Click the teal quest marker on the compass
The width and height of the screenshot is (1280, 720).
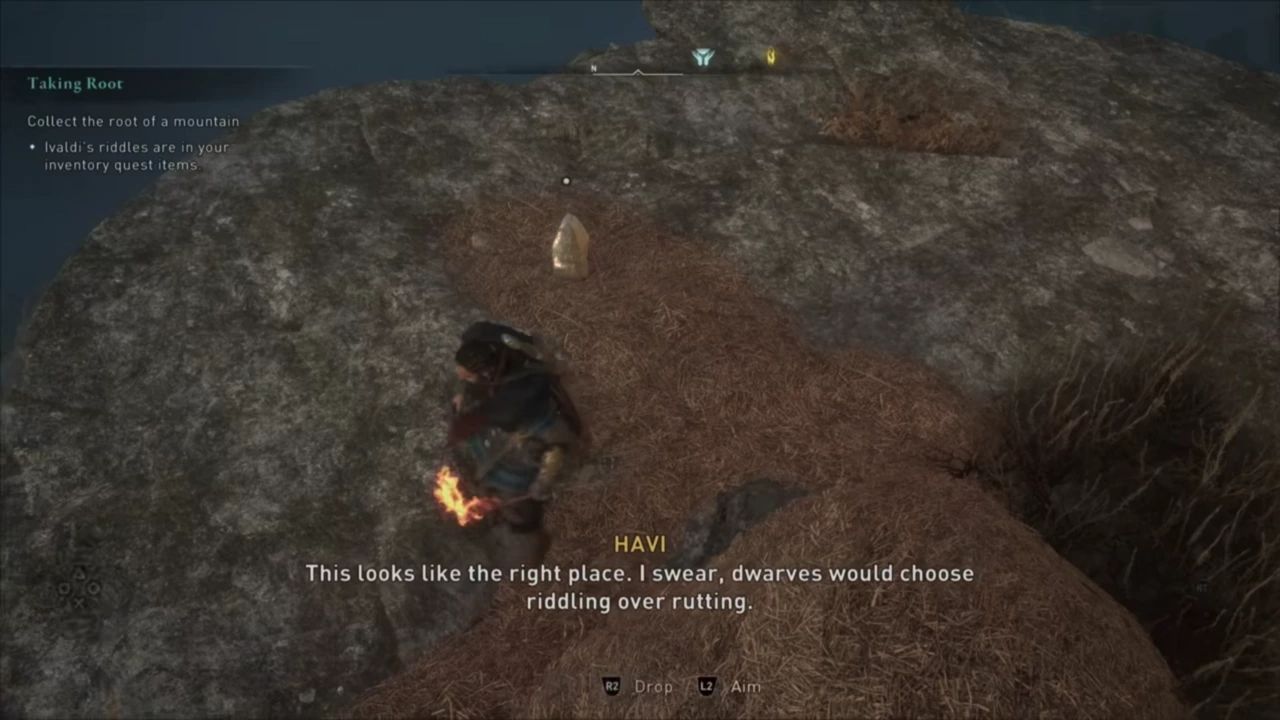click(703, 58)
